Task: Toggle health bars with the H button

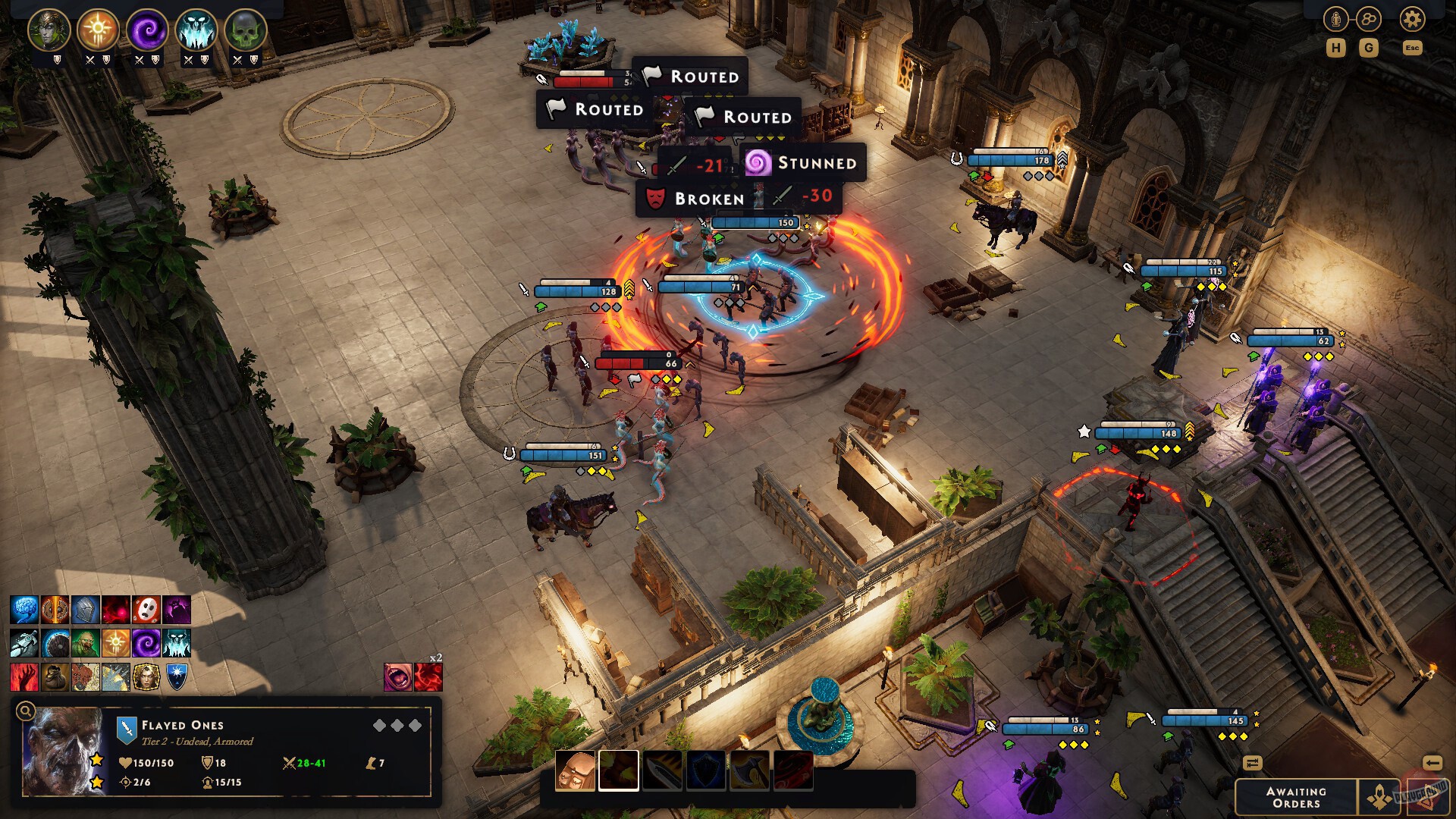Action: pos(1338,49)
